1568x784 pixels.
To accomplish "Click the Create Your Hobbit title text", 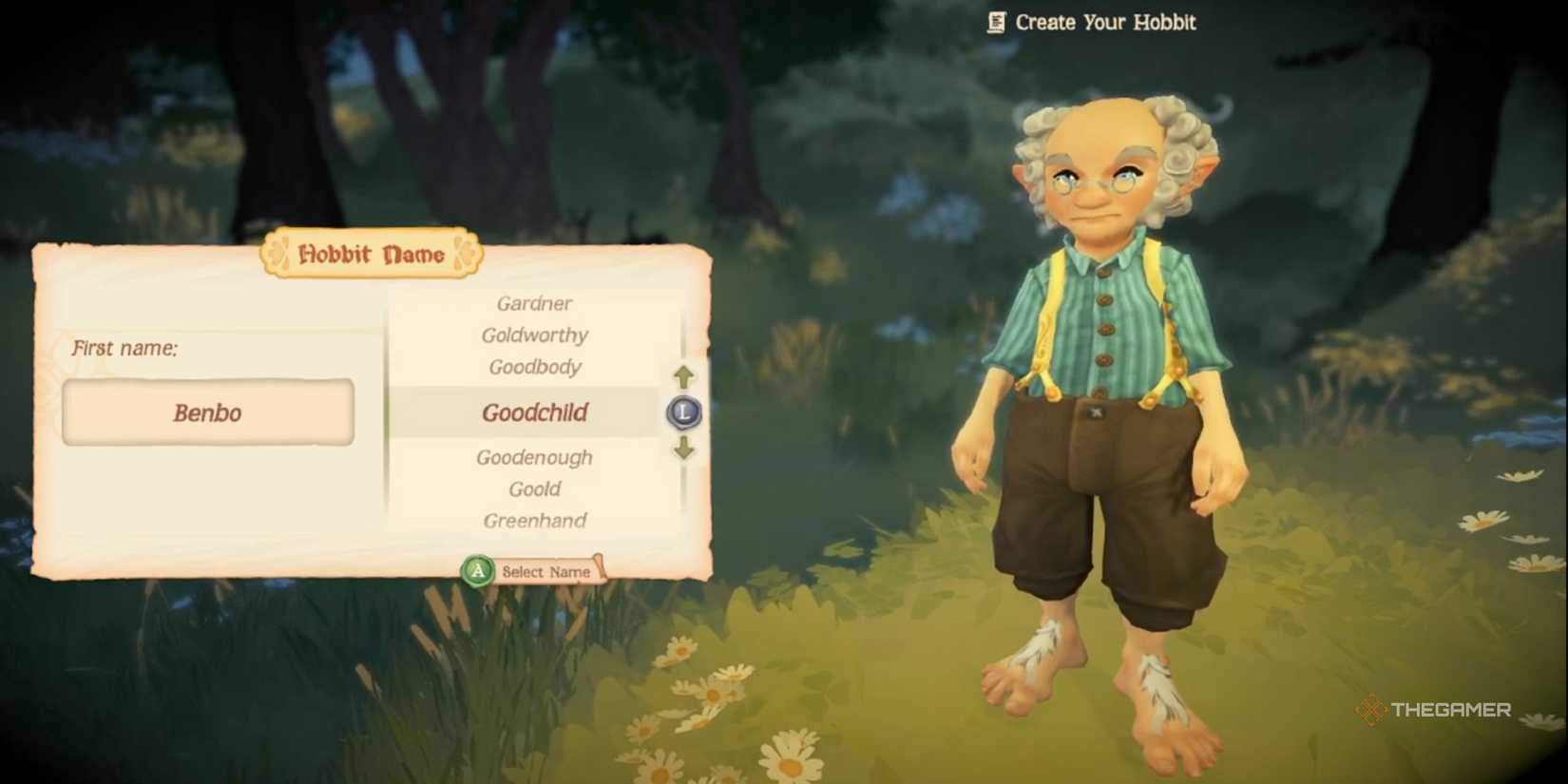I will pos(1105,22).
